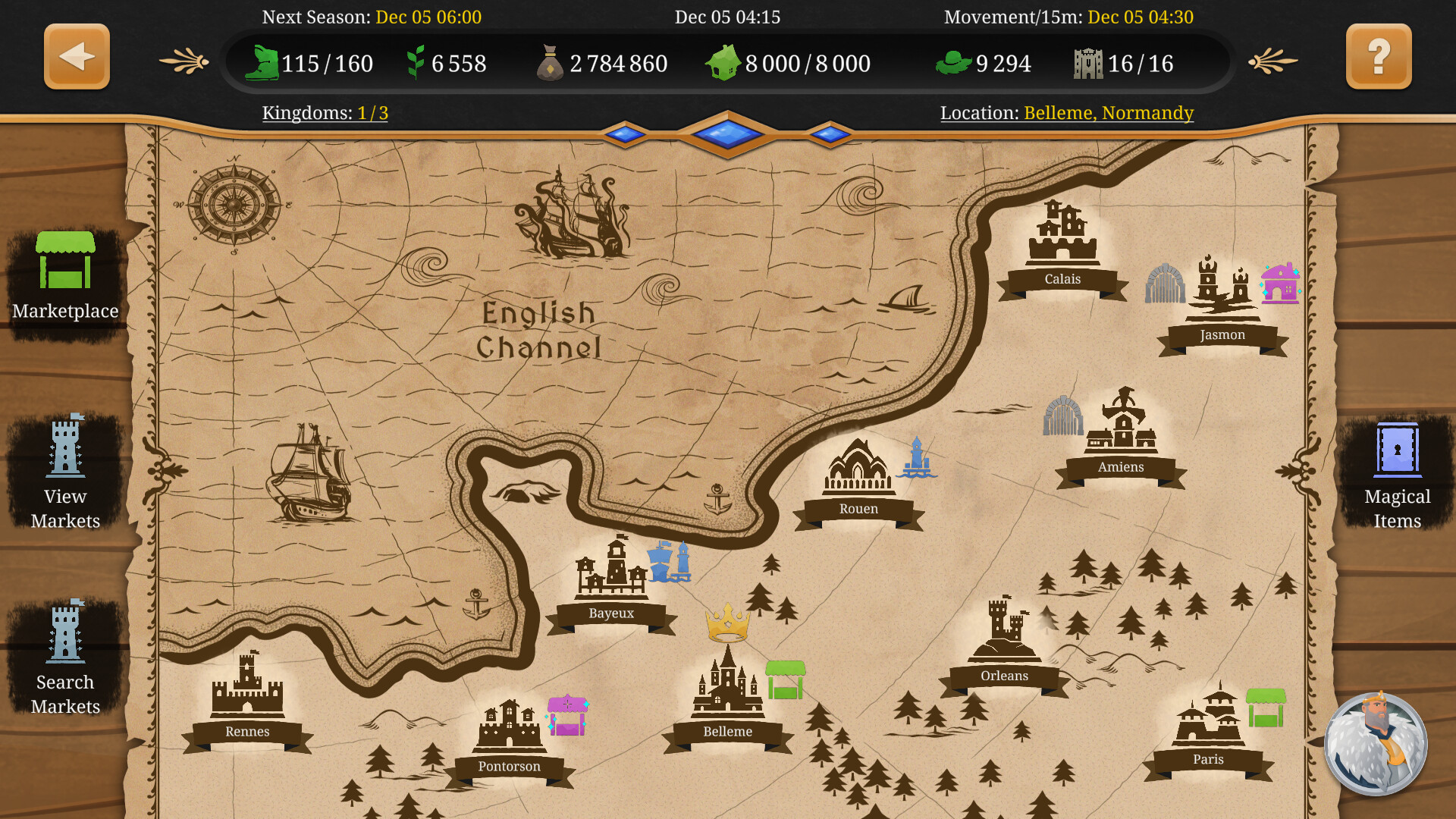The width and height of the screenshot is (1456, 819).
Task: Open the castles counter 16/16
Action: (1122, 64)
